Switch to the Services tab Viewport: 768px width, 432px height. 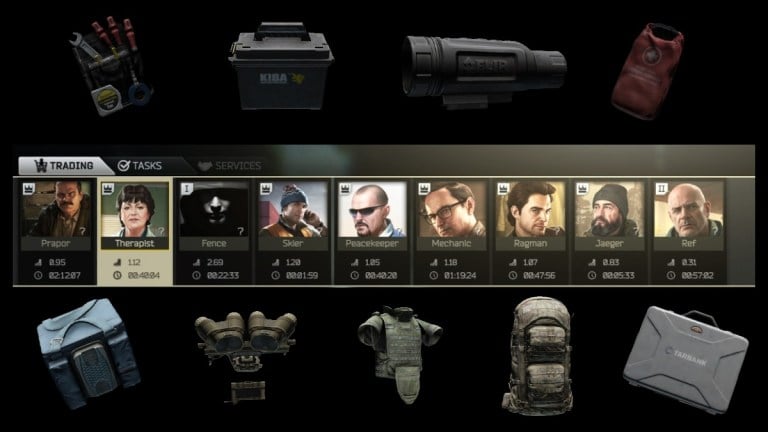pyautogui.click(x=229, y=165)
